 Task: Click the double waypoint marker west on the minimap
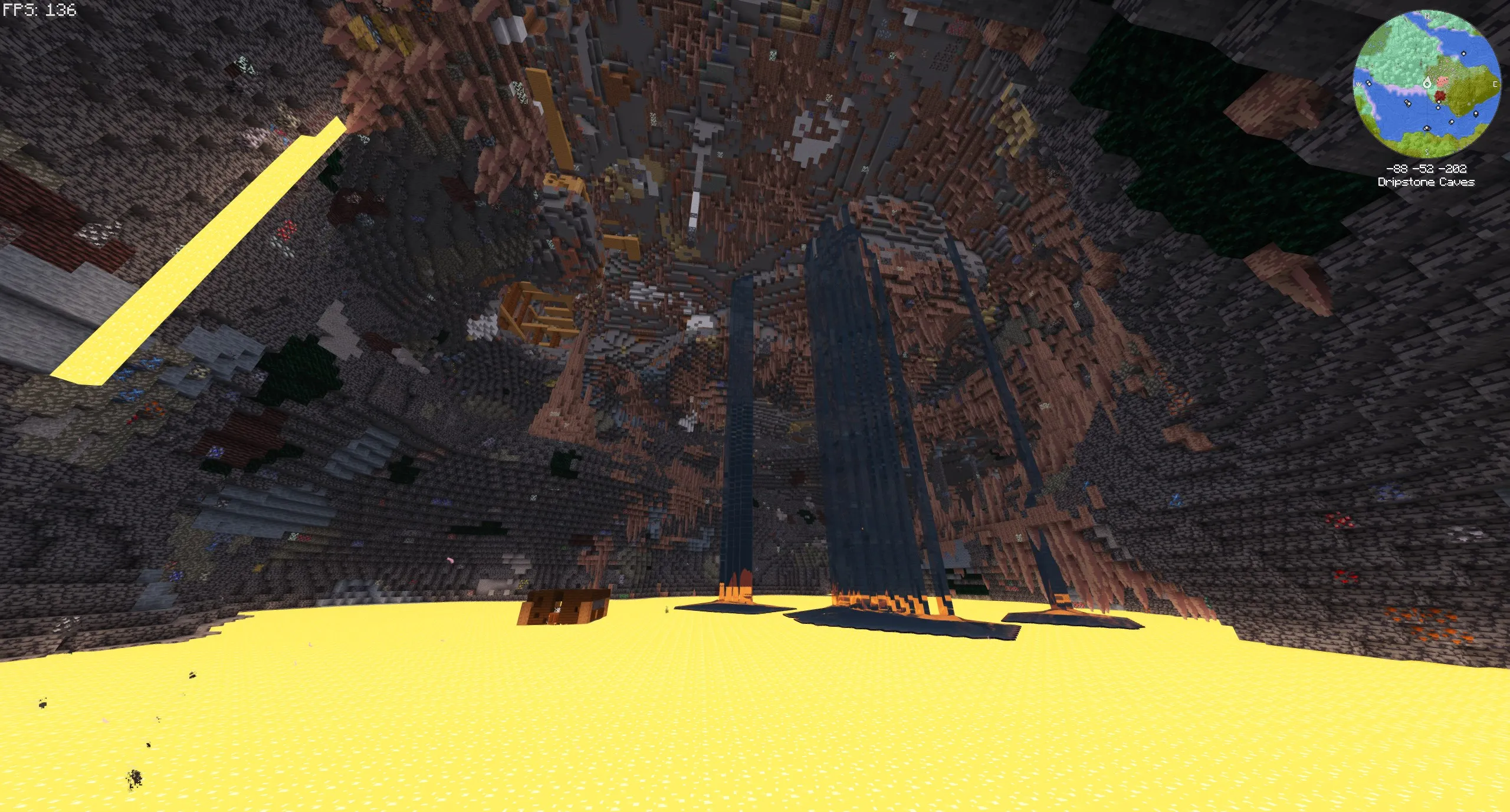(x=1407, y=103)
